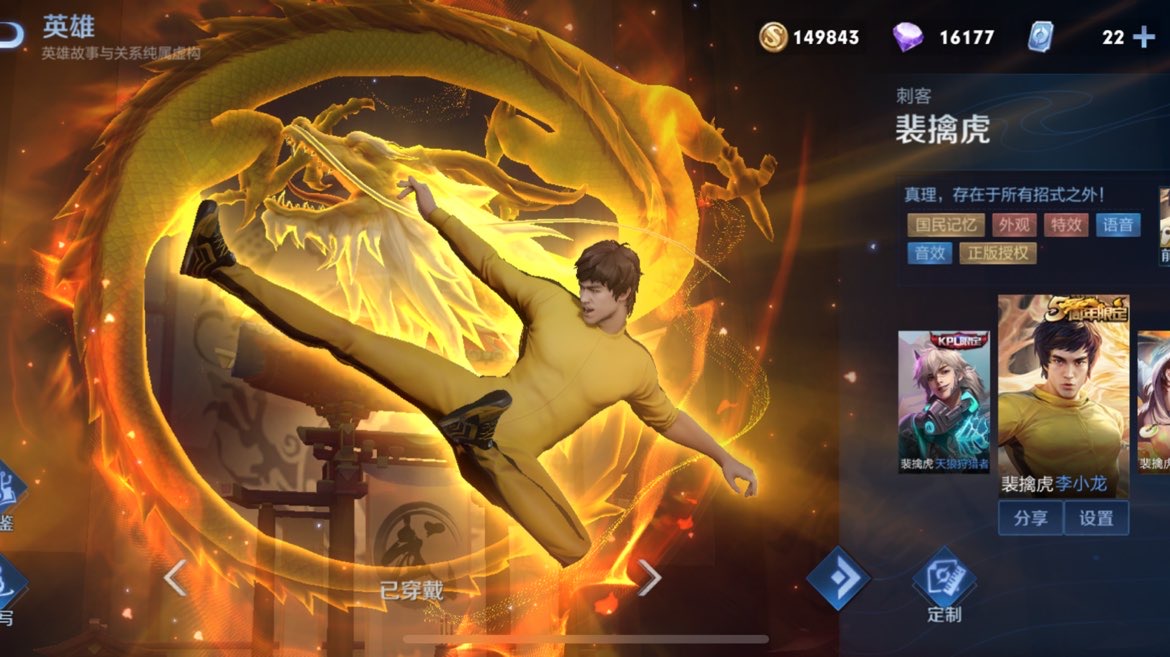Image resolution: width=1170 pixels, height=657 pixels.
Task: Select the 天狼狩猎者 skin thumbnail
Action: coord(943,400)
